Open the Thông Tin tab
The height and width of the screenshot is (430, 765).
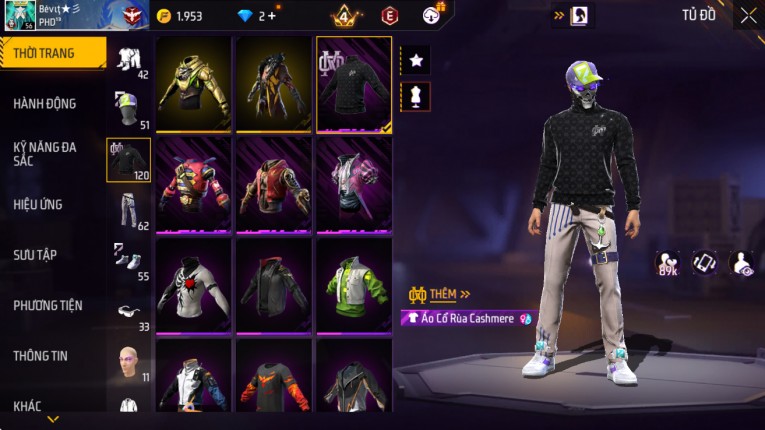click(x=40, y=355)
